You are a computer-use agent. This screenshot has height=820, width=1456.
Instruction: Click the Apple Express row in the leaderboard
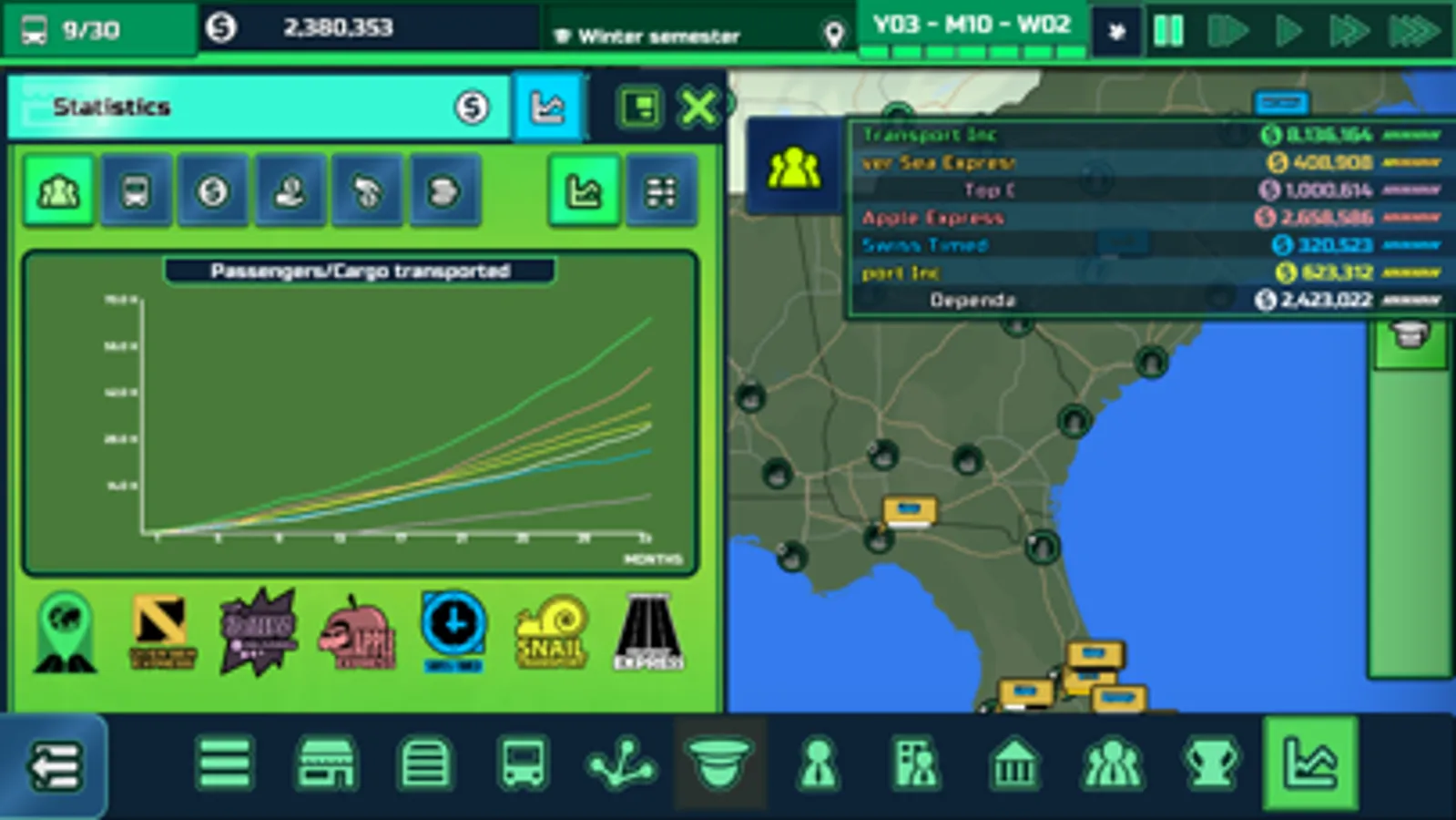1093,219
